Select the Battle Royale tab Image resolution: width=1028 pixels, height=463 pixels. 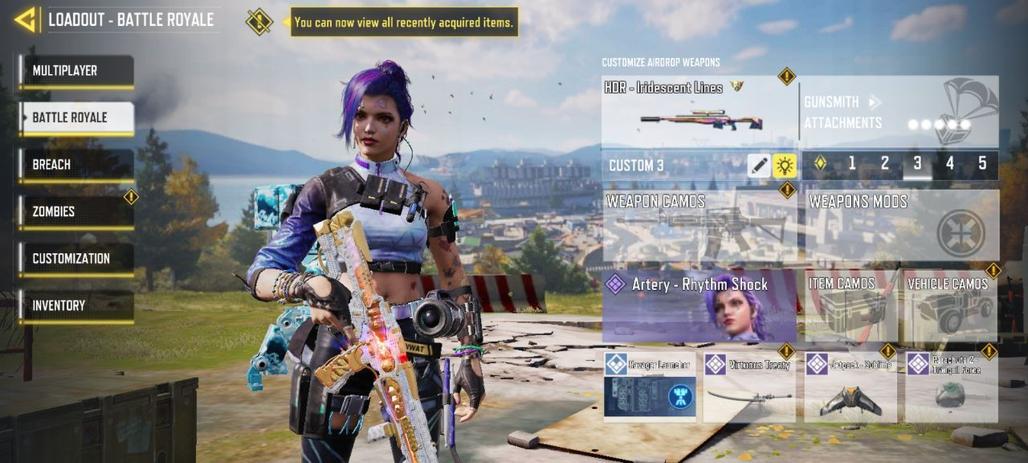[76, 118]
